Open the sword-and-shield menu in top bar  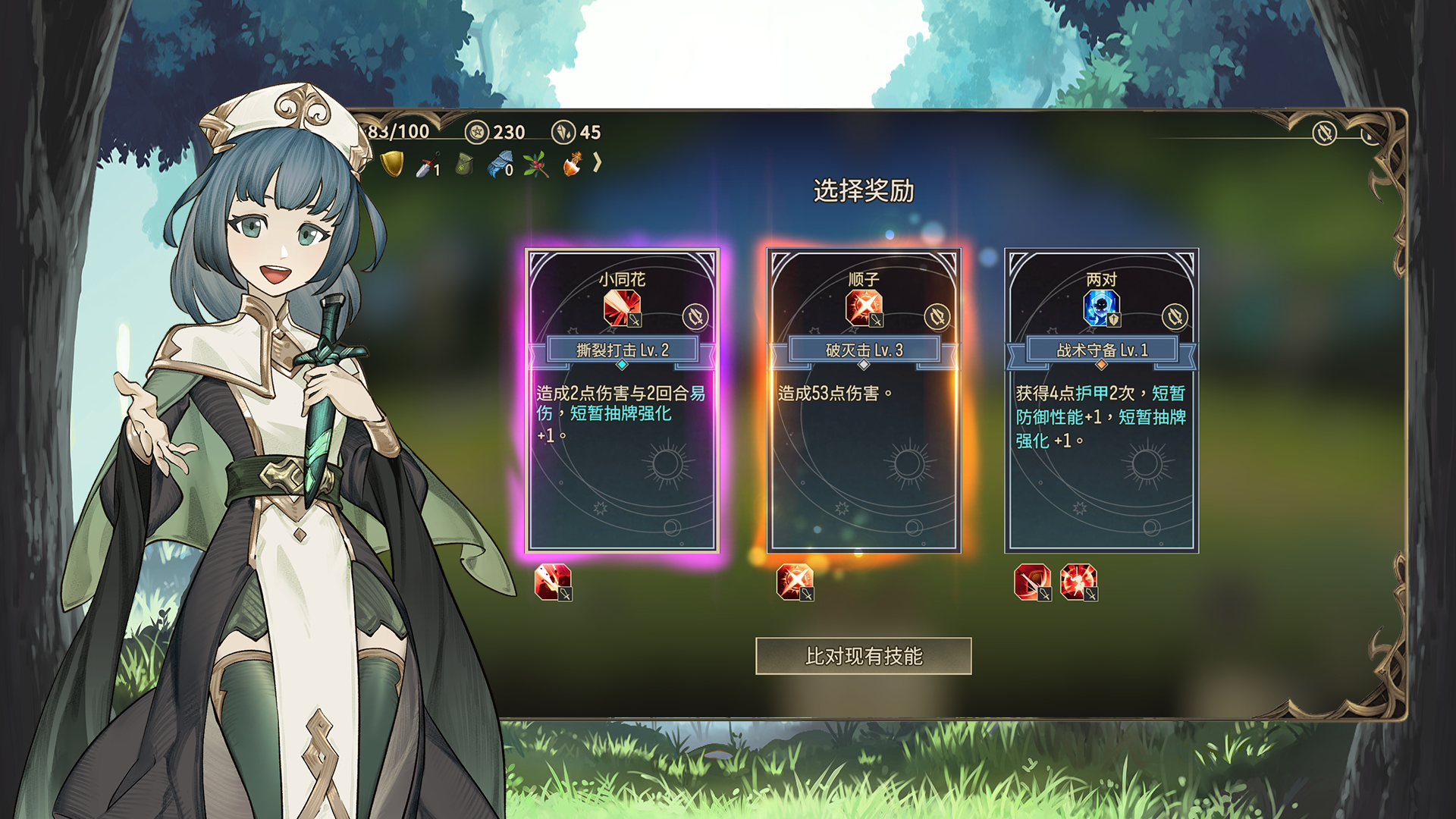[1325, 133]
